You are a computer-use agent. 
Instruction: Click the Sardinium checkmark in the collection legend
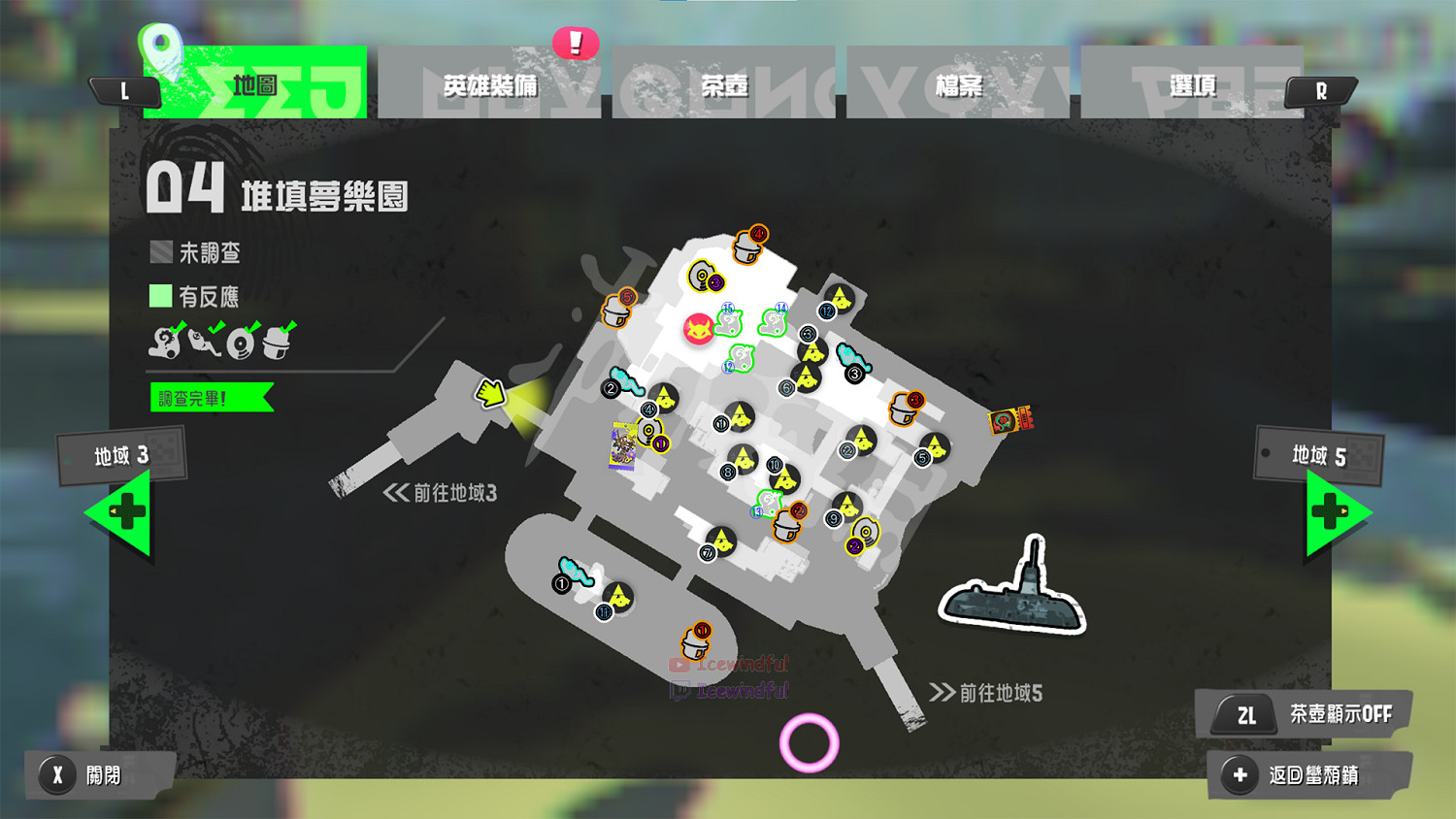pos(217,326)
